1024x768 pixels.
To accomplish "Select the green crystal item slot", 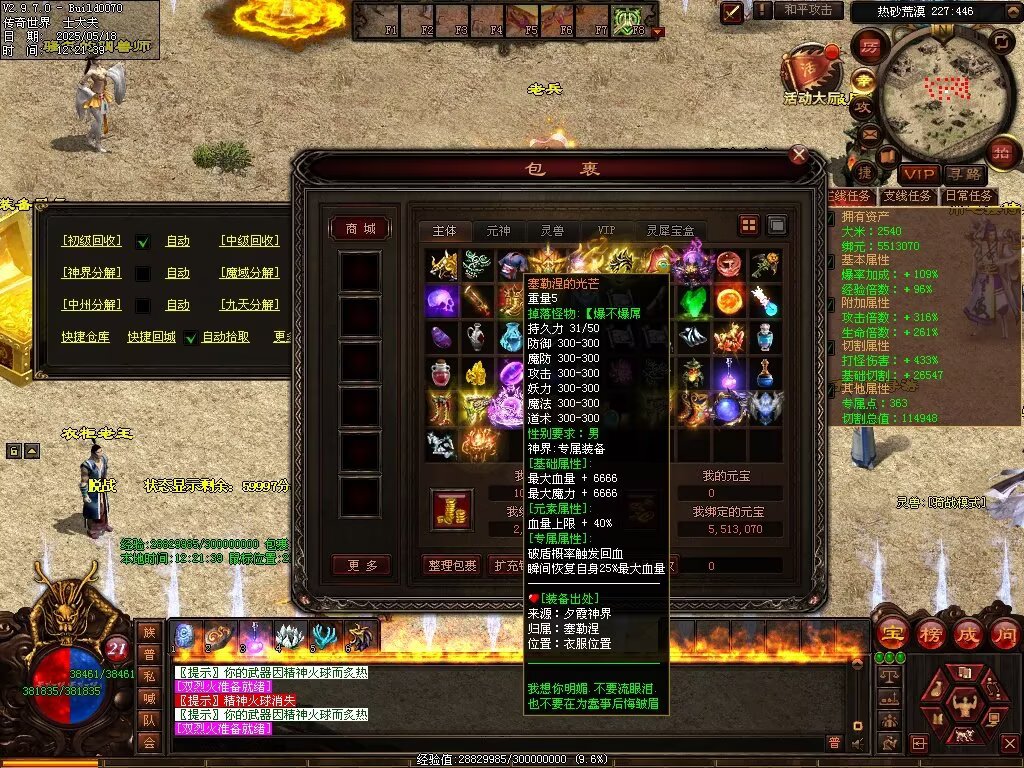I will [x=692, y=300].
